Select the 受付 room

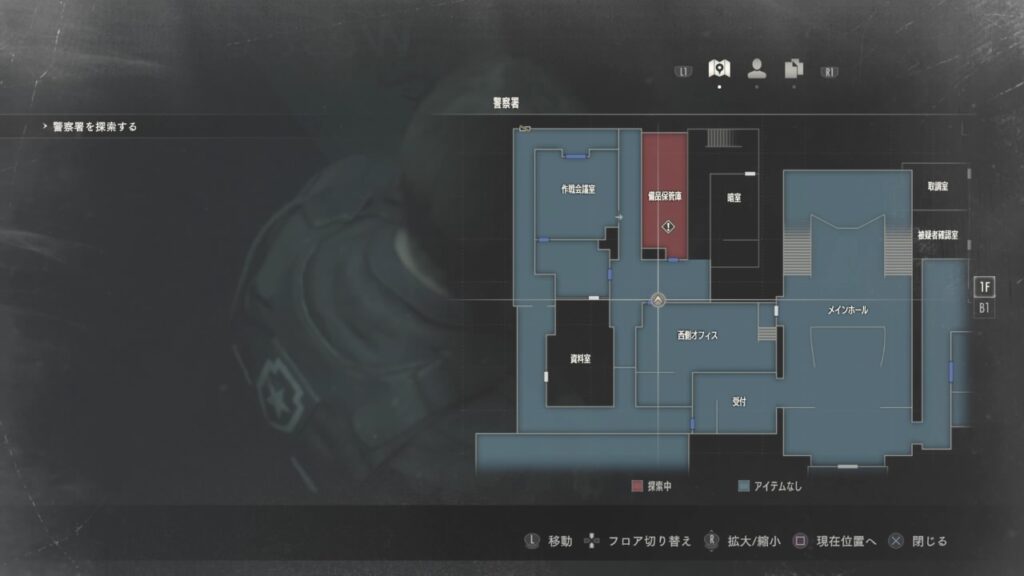(x=739, y=401)
